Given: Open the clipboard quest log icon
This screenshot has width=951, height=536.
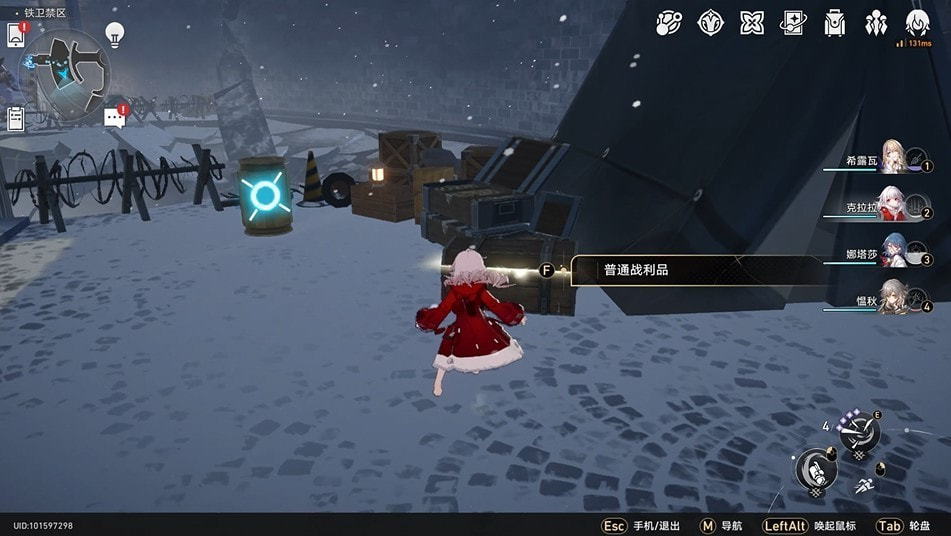Looking at the screenshot, I should click(15, 118).
